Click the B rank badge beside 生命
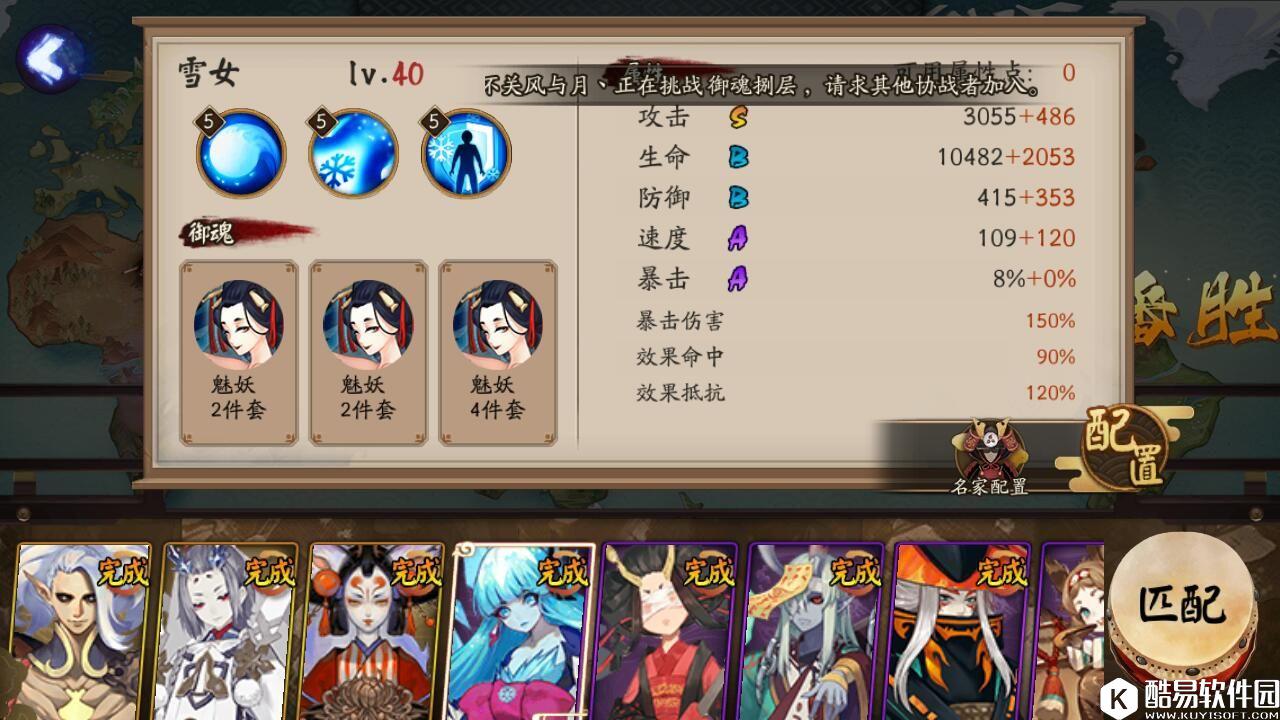Image resolution: width=1280 pixels, height=720 pixels. coord(737,158)
